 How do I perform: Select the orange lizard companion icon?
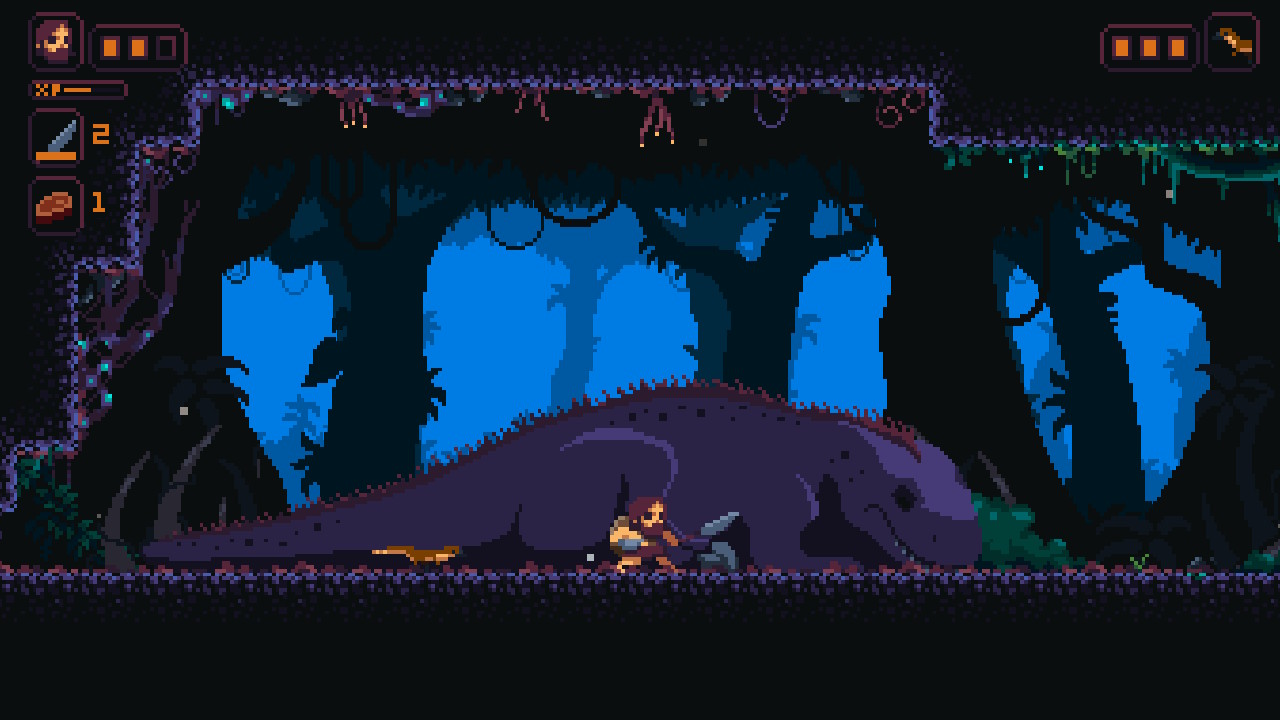[x=1232, y=41]
